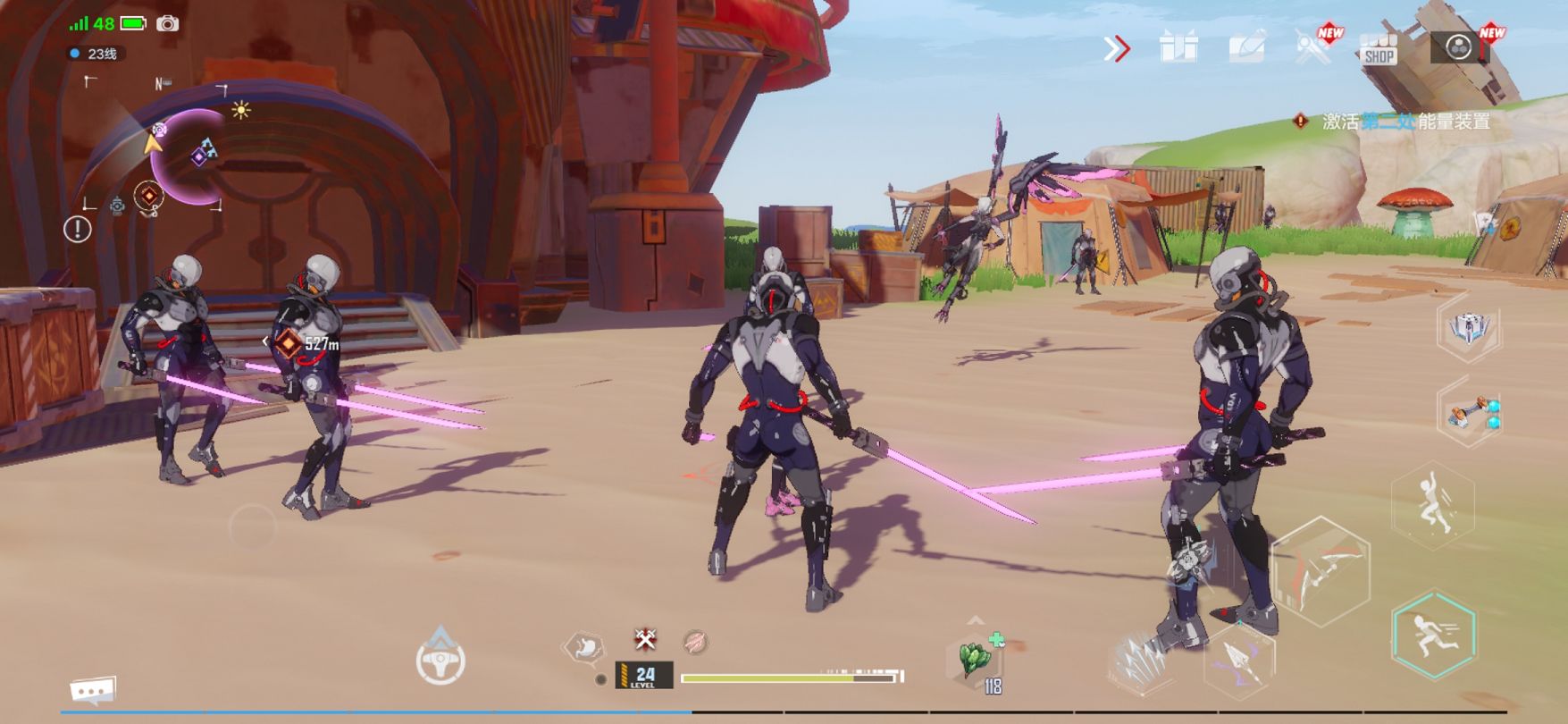This screenshot has height=724, width=1568.
Task: Switch to the spear weapon slot
Action: [x=1238, y=661]
